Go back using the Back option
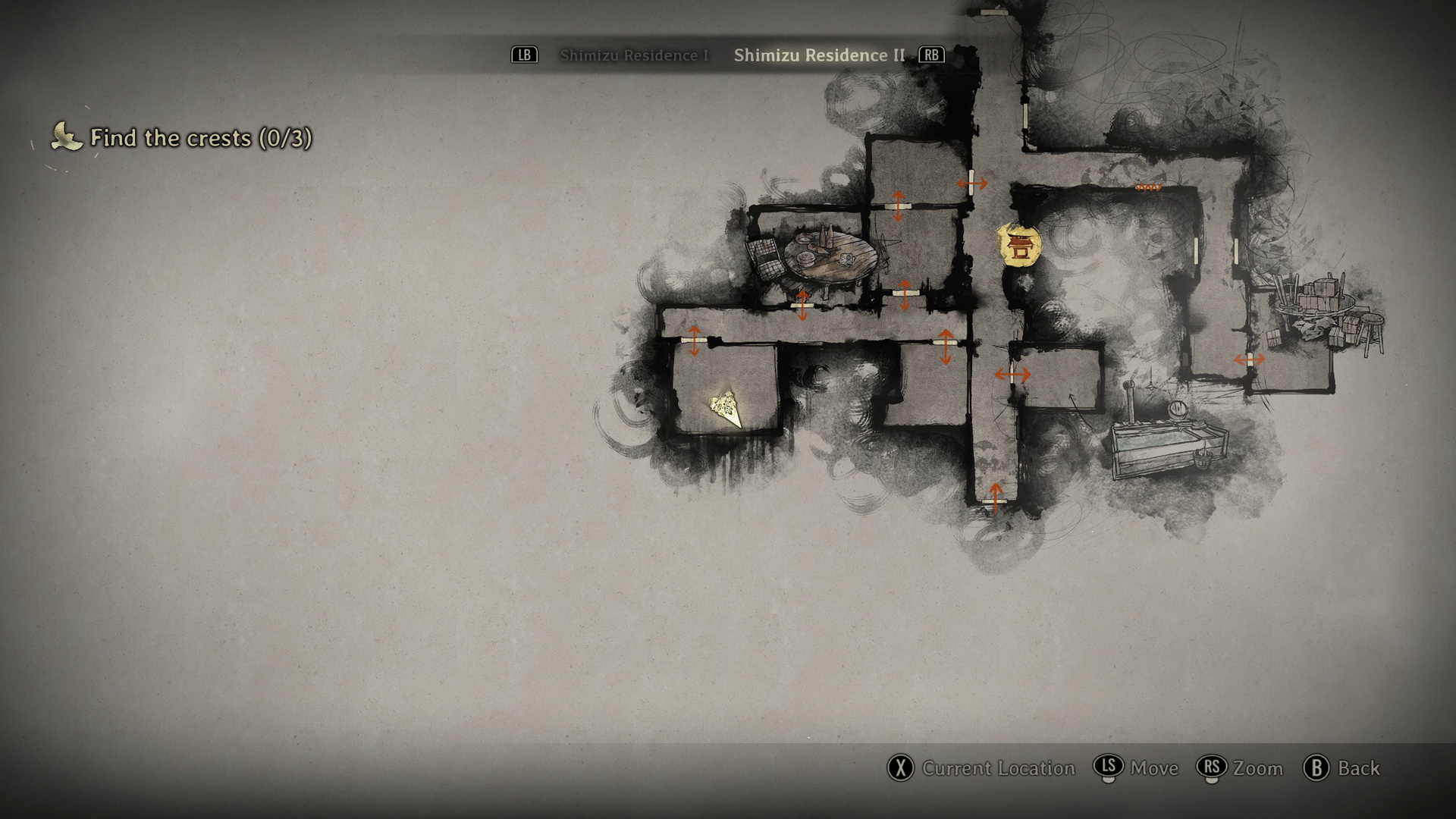 (x=1342, y=768)
